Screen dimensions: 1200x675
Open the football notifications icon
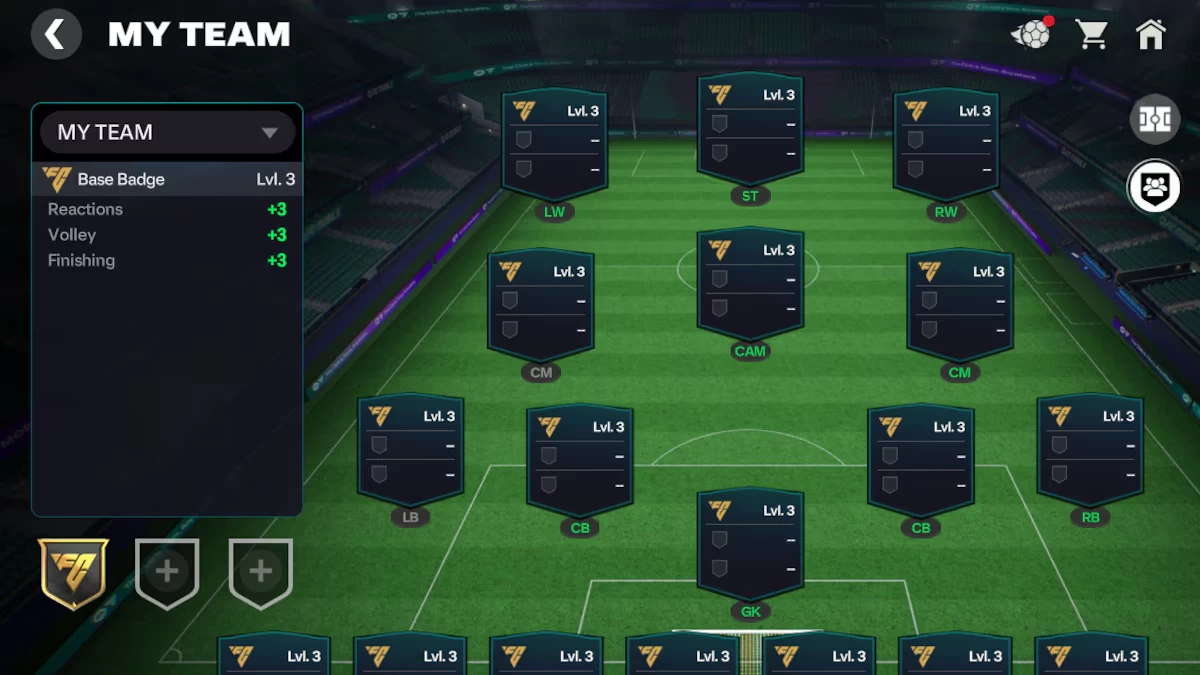tap(1032, 35)
